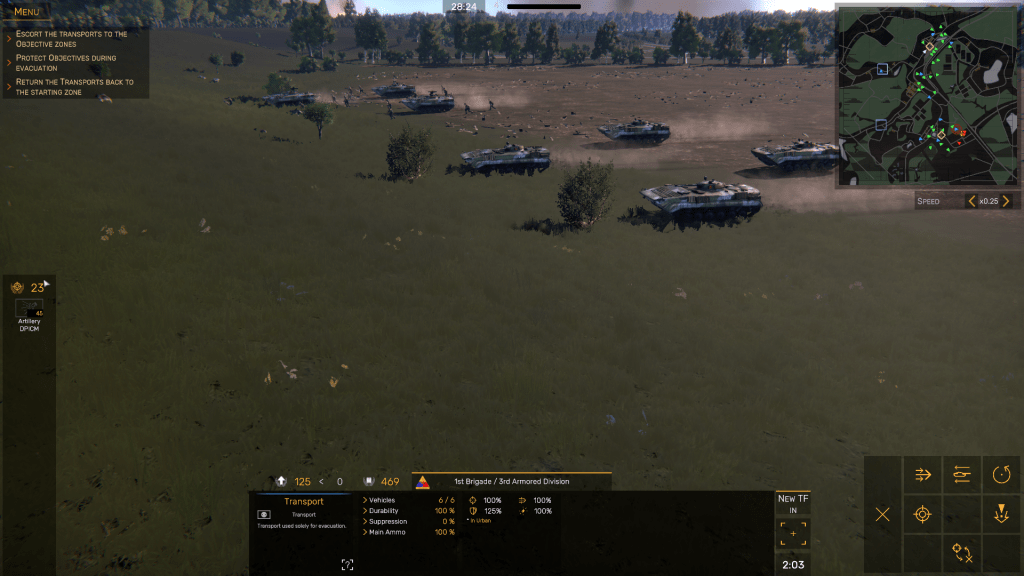Activate the crosshair attack command

tap(923, 515)
